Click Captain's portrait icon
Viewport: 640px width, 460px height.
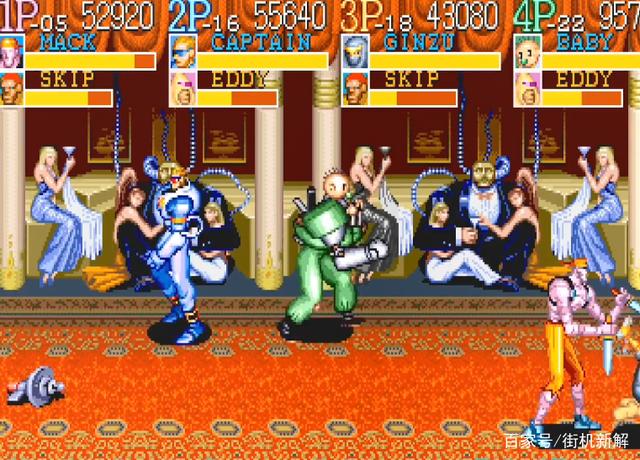pyautogui.click(x=183, y=52)
